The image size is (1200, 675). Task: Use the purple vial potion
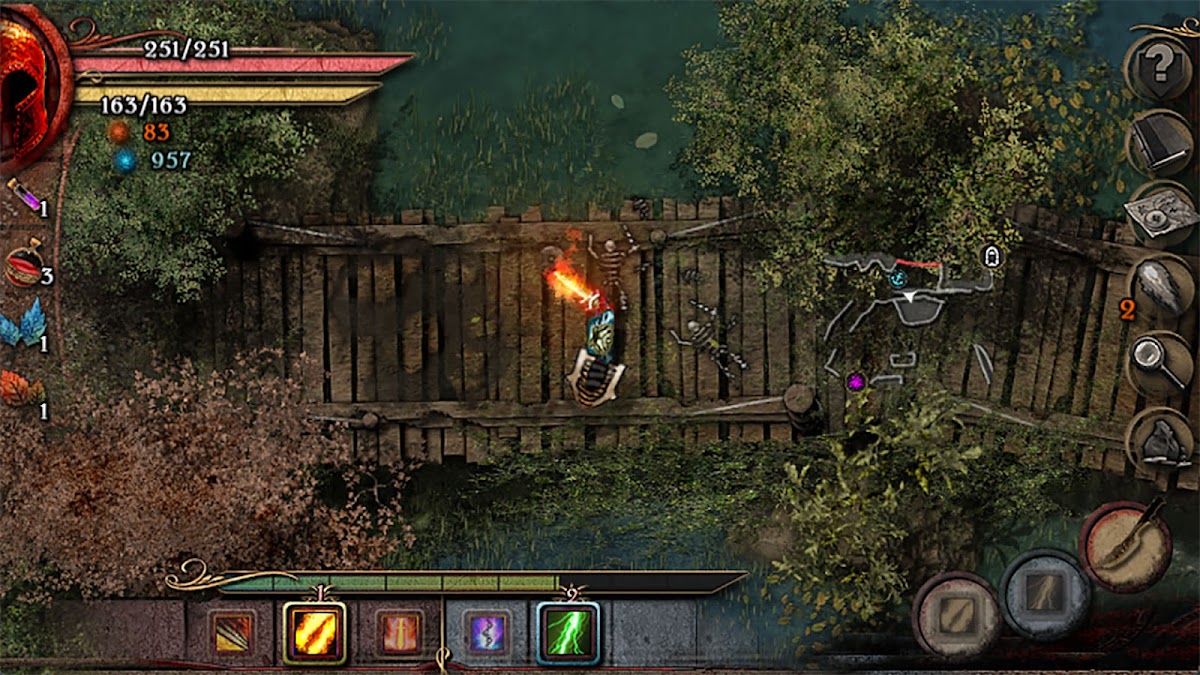point(22,195)
